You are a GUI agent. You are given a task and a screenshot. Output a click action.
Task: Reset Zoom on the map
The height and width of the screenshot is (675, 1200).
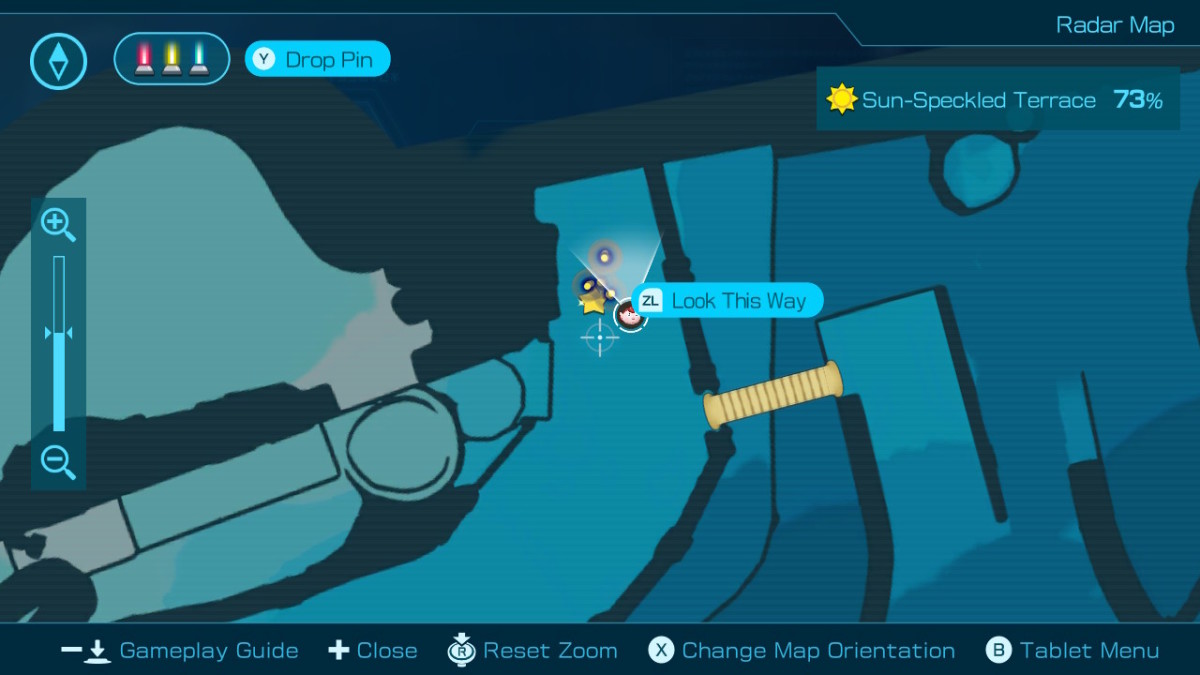pyautogui.click(x=532, y=651)
